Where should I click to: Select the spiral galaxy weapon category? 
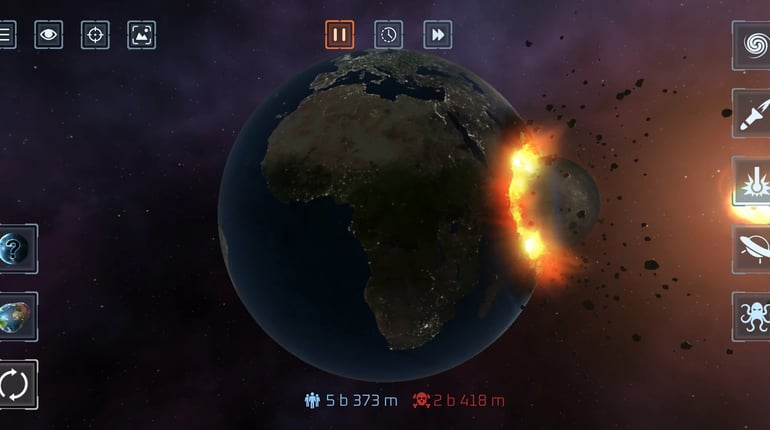click(751, 45)
